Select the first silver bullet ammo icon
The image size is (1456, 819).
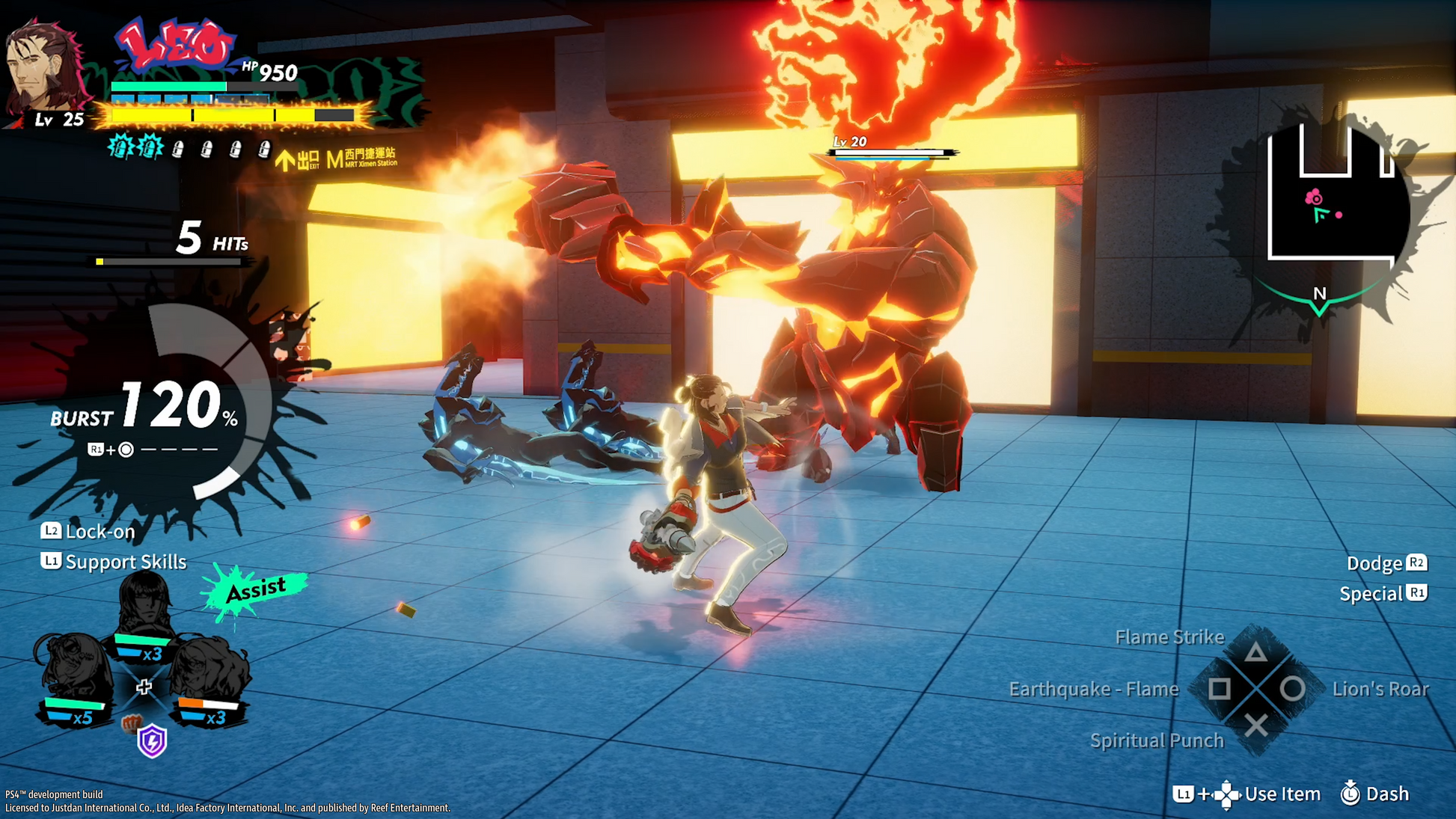click(x=178, y=150)
